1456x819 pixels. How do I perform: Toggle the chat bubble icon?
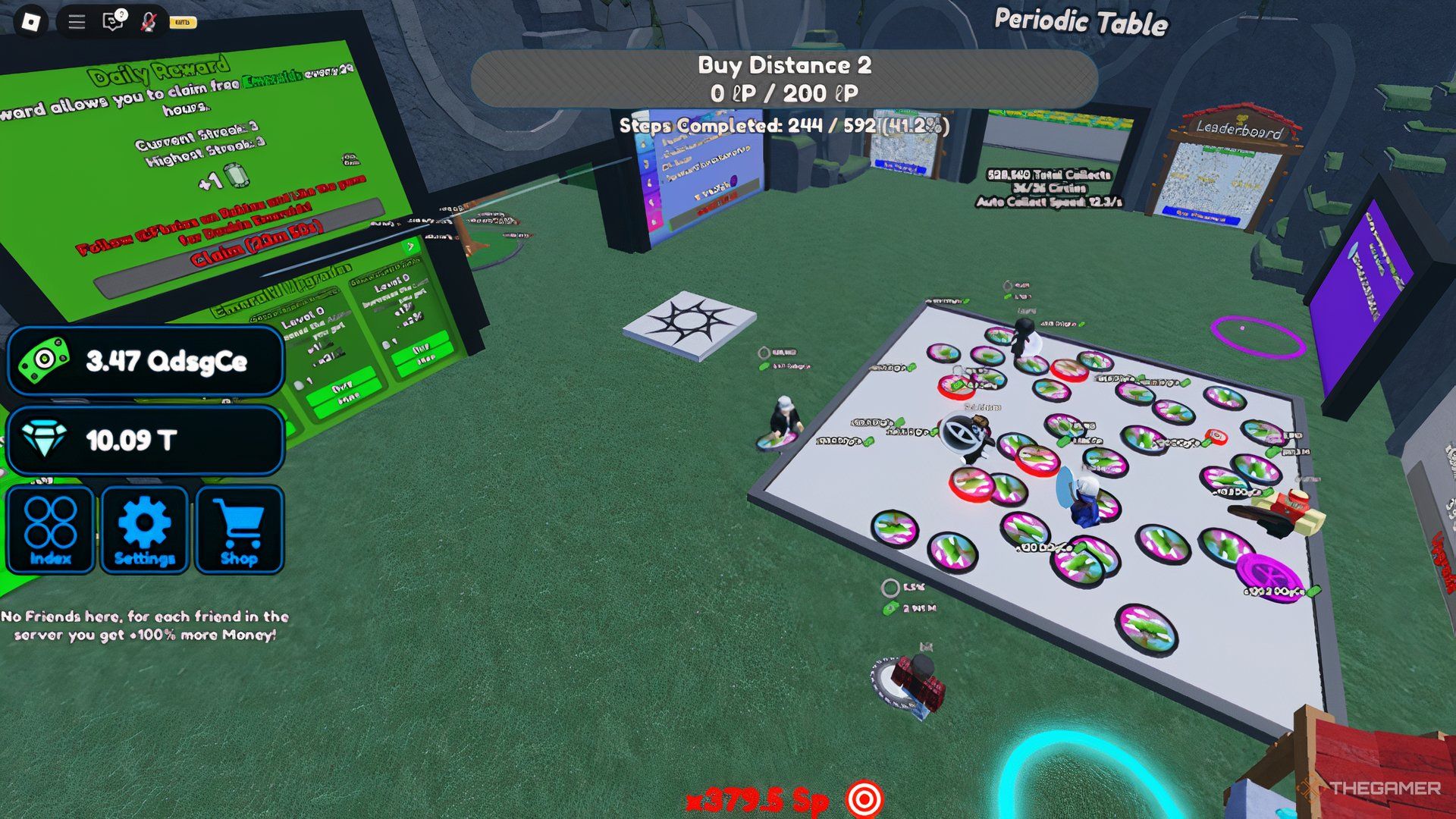[x=112, y=22]
